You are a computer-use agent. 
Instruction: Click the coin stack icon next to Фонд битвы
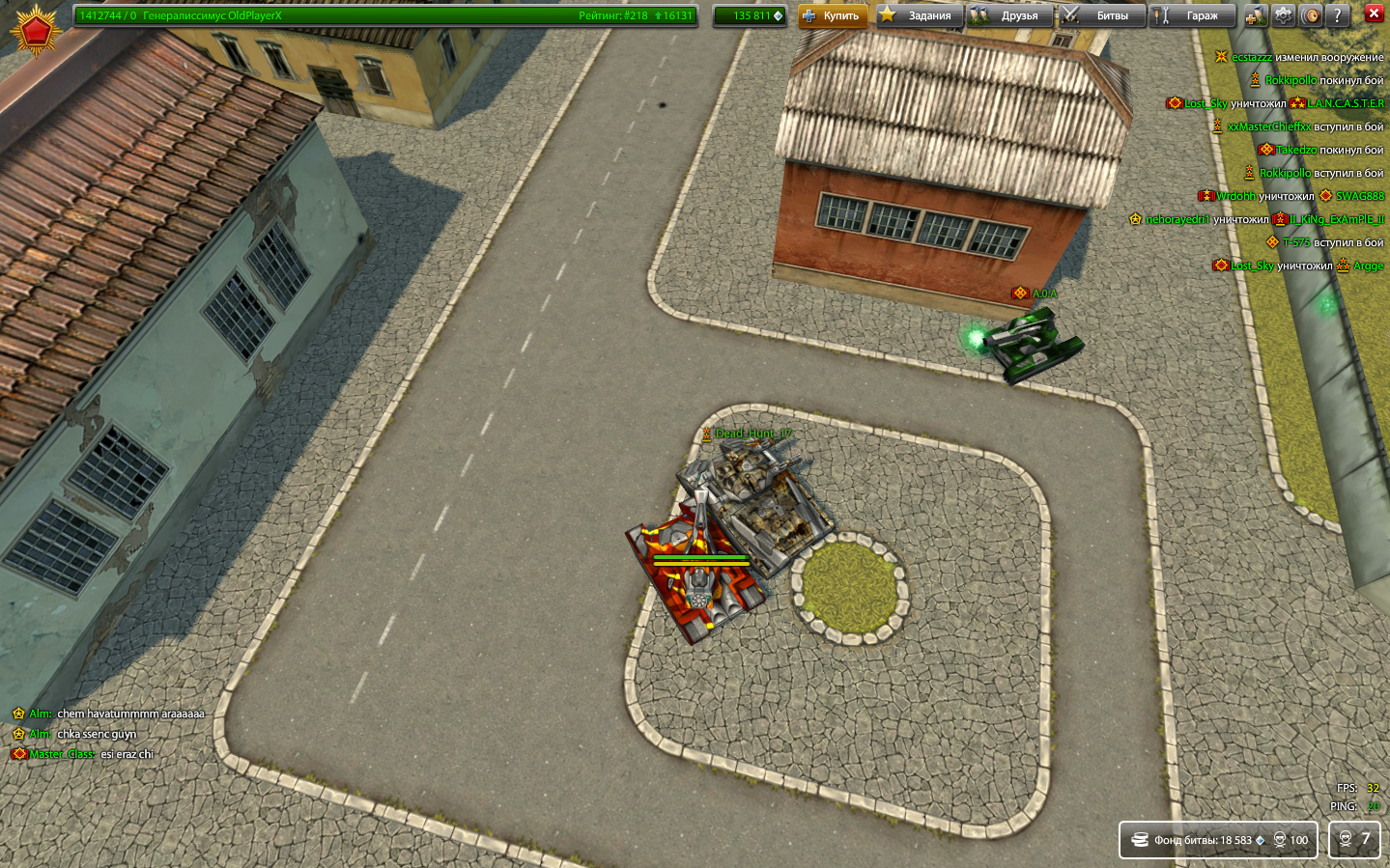(x=1141, y=840)
